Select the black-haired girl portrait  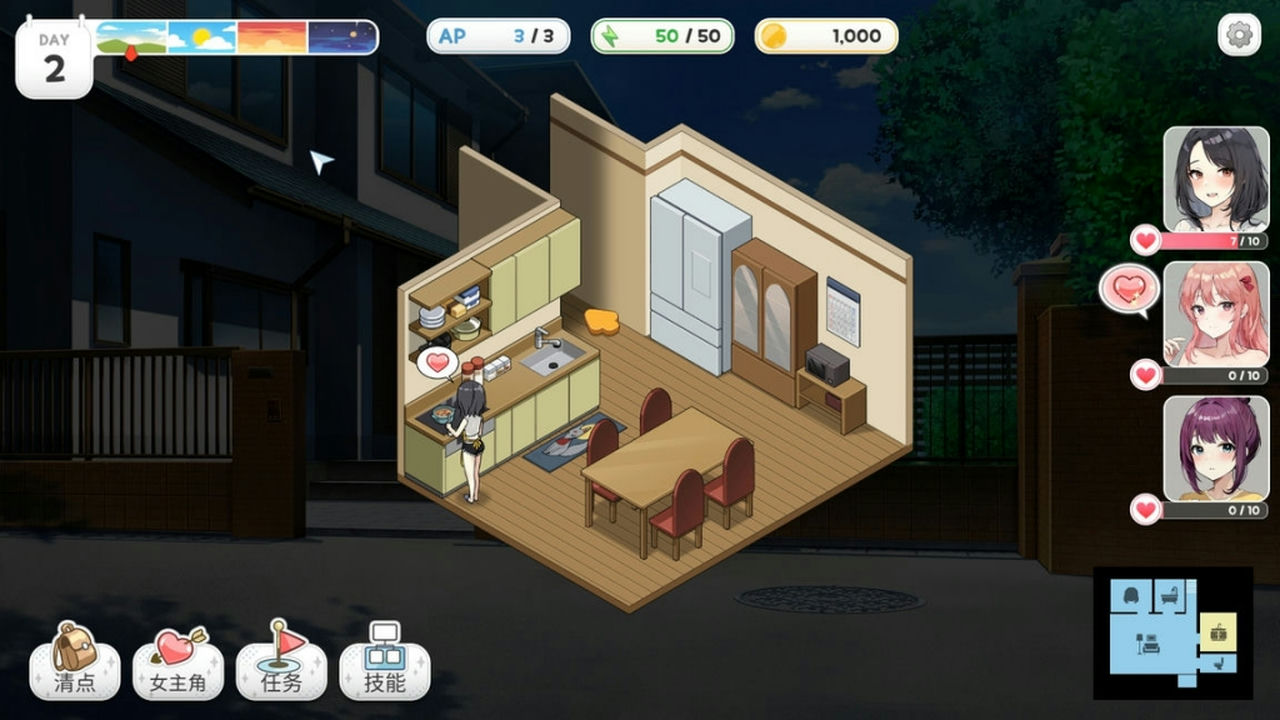click(1215, 179)
